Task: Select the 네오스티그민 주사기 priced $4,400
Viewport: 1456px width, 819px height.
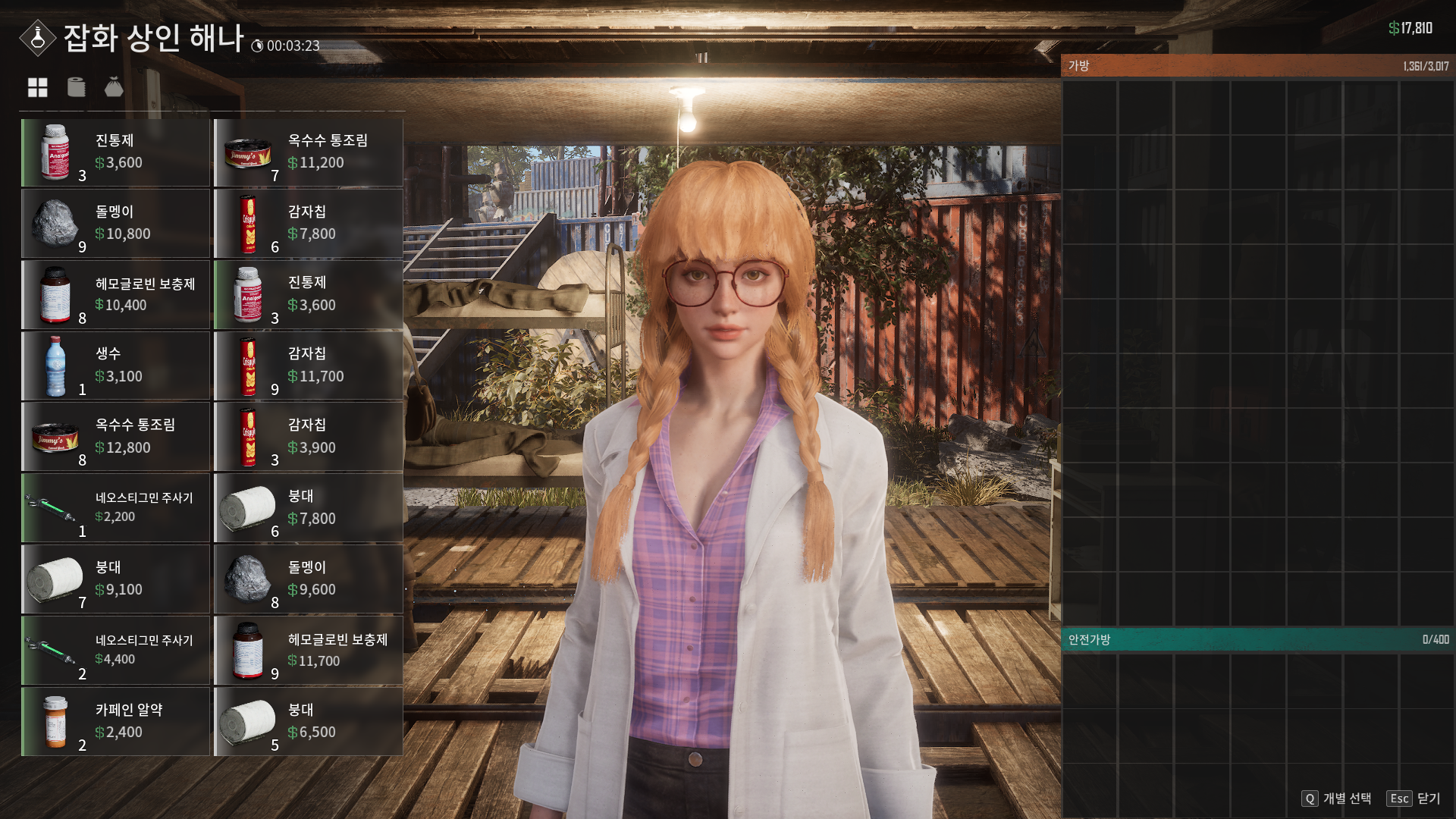Action: 115,651
